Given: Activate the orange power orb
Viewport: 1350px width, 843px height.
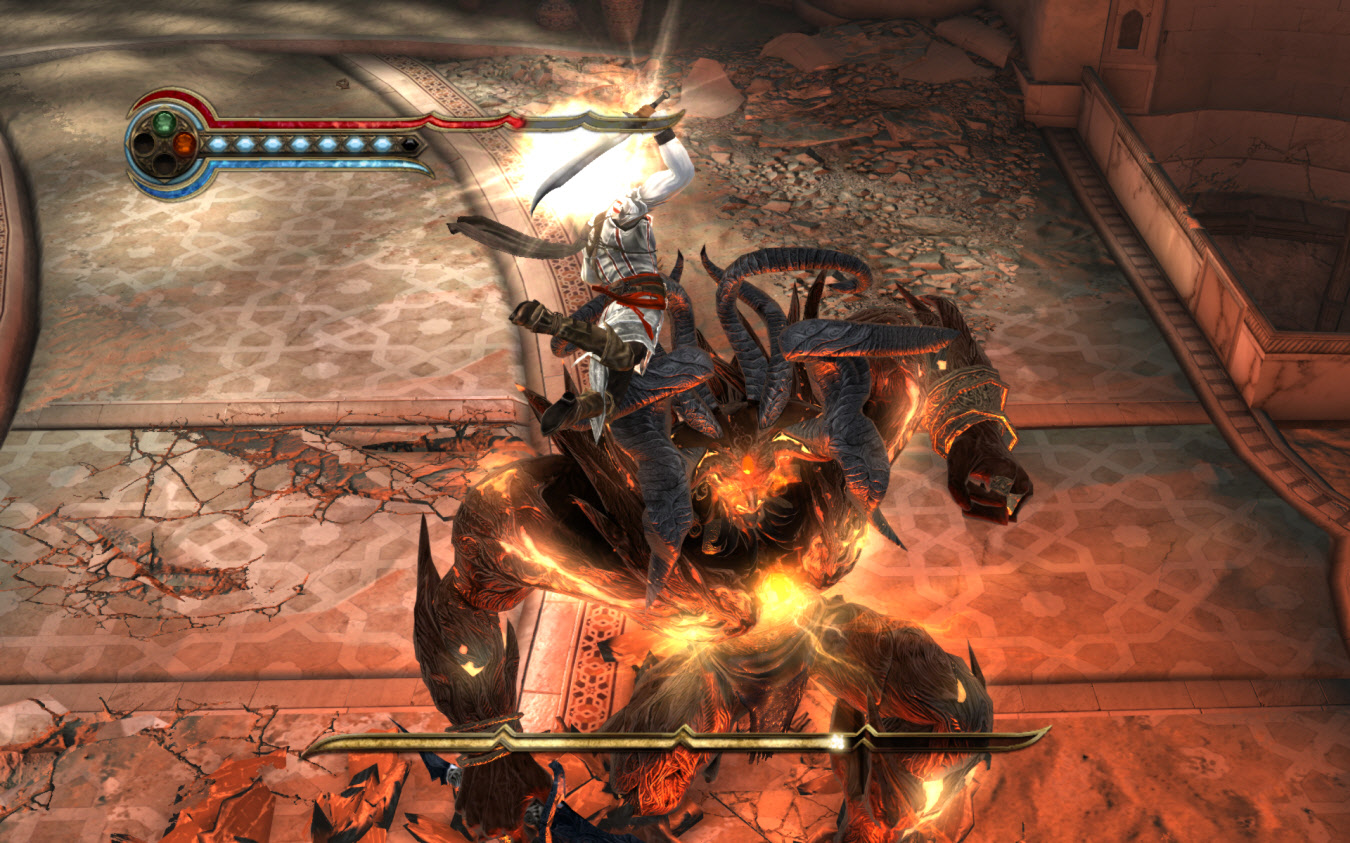Looking at the screenshot, I should click(x=184, y=144).
